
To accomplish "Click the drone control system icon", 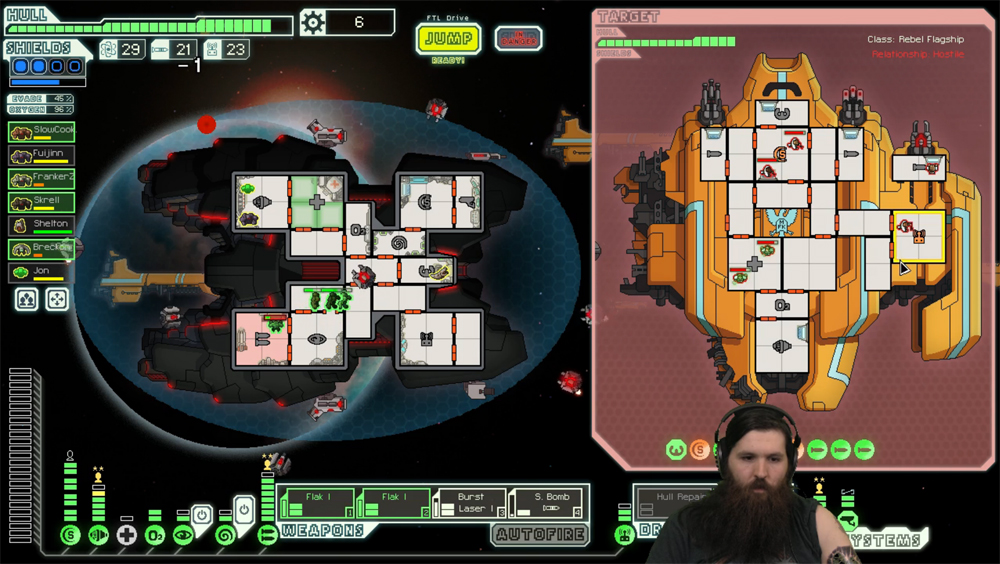I will (625, 535).
